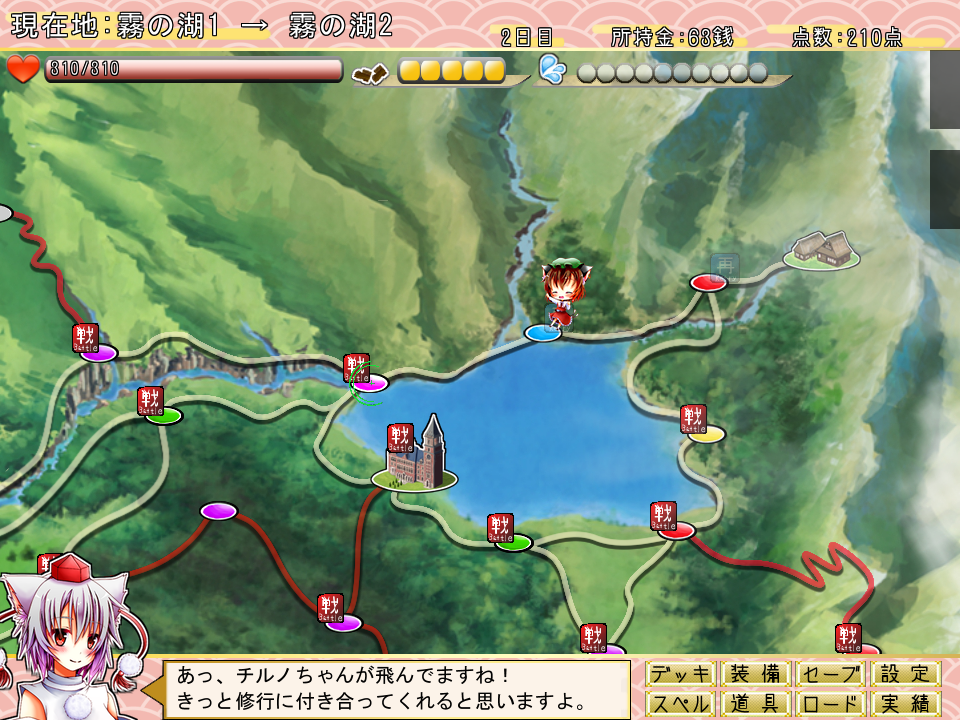Select the blue map node under the character
Image resolution: width=960 pixels, height=720 pixels.
coord(543,332)
